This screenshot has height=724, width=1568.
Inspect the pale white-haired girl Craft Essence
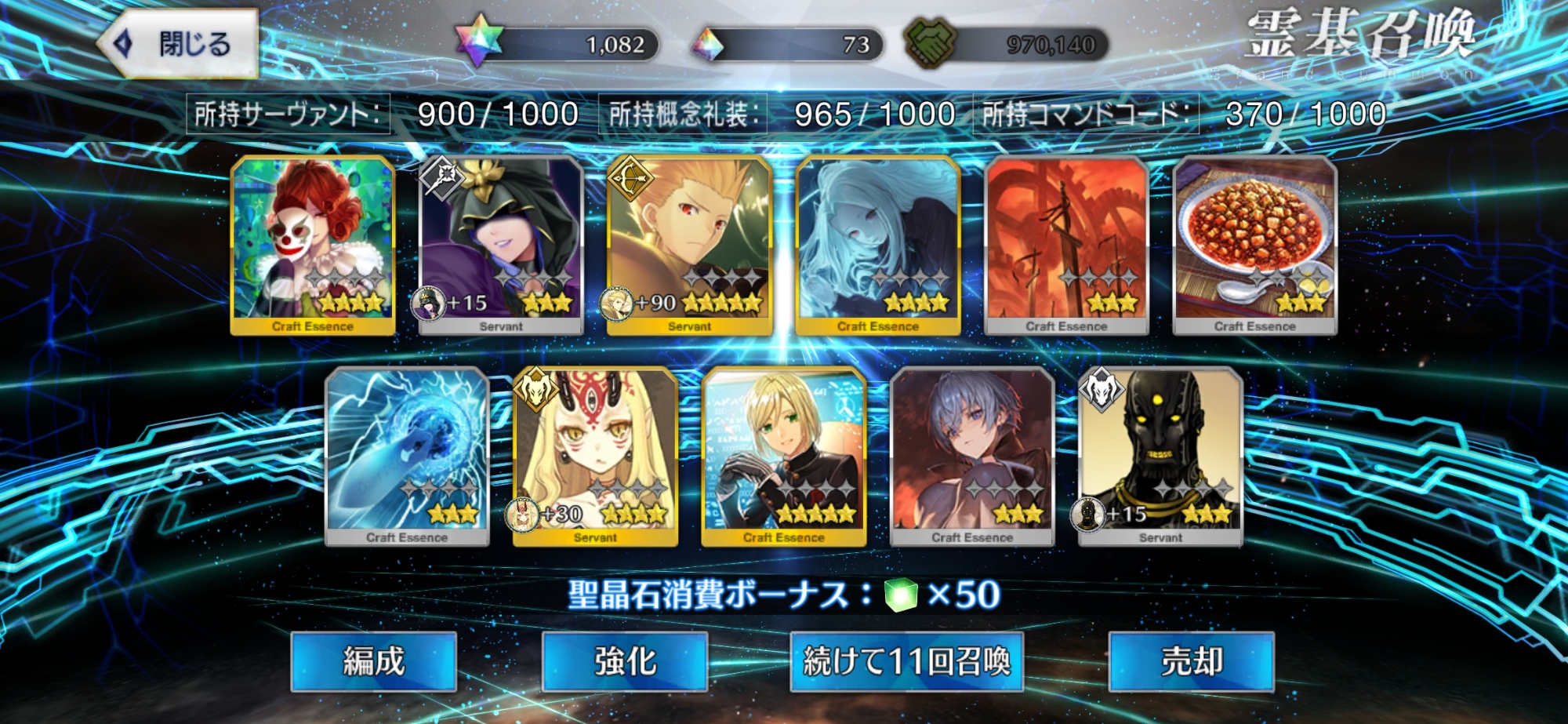(878, 245)
